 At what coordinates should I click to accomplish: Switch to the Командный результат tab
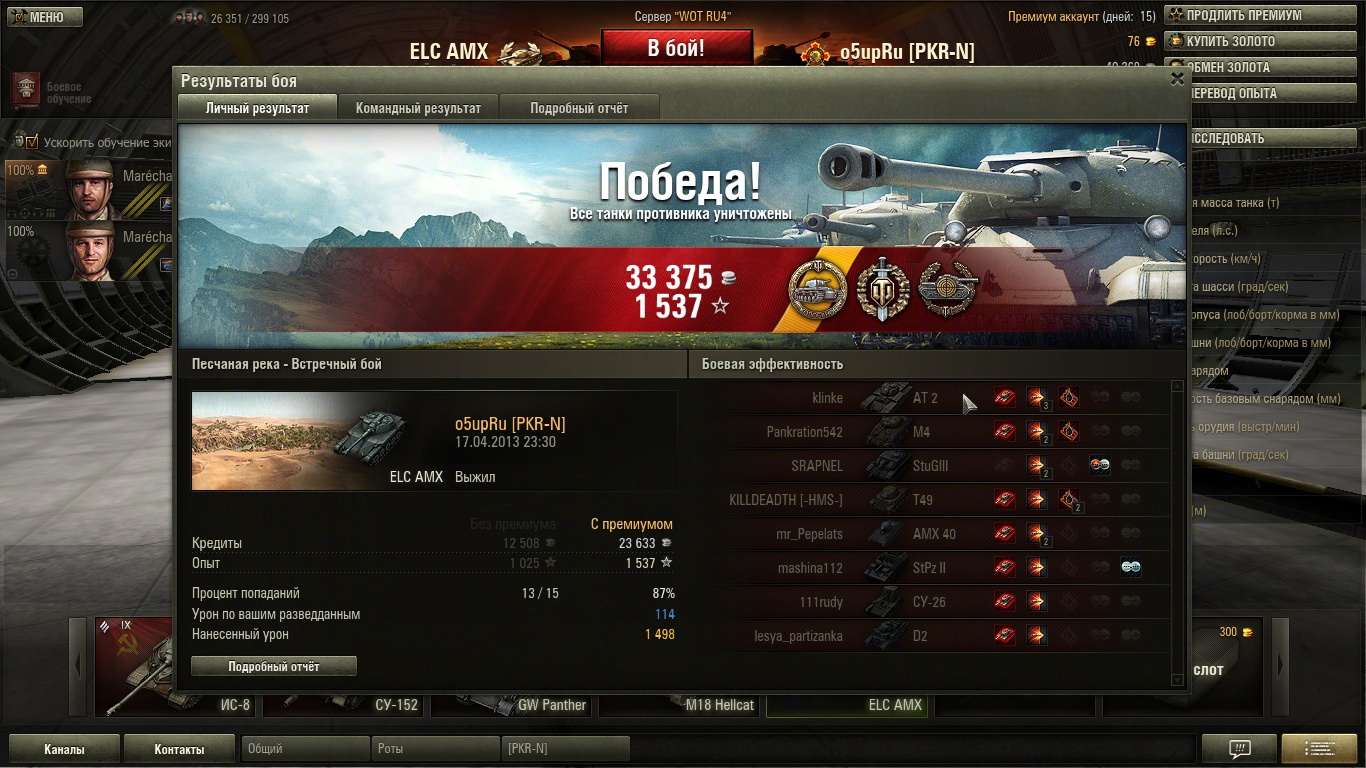pyautogui.click(x=418, y=108)
